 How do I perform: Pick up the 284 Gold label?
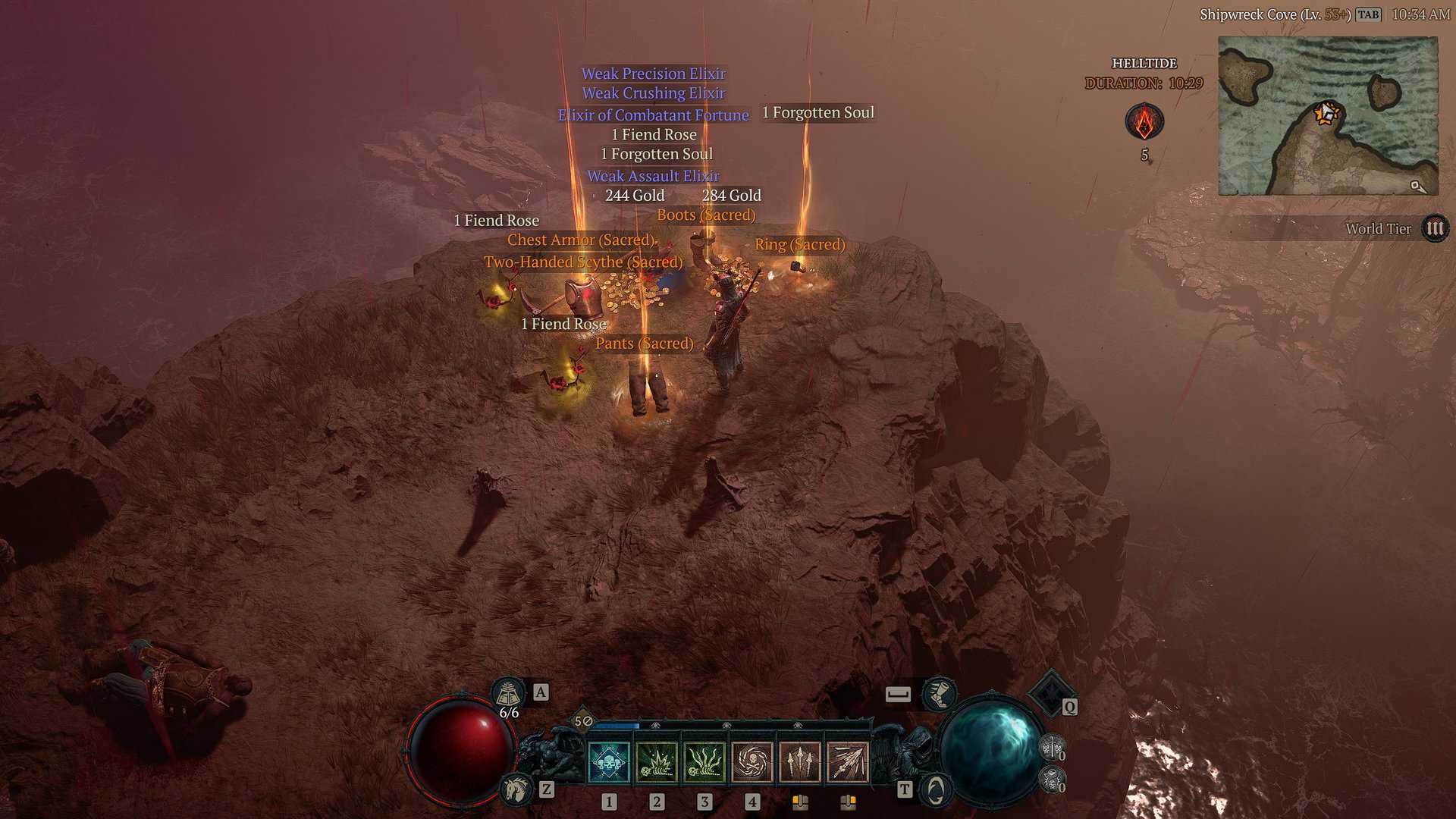click(731, 196)
